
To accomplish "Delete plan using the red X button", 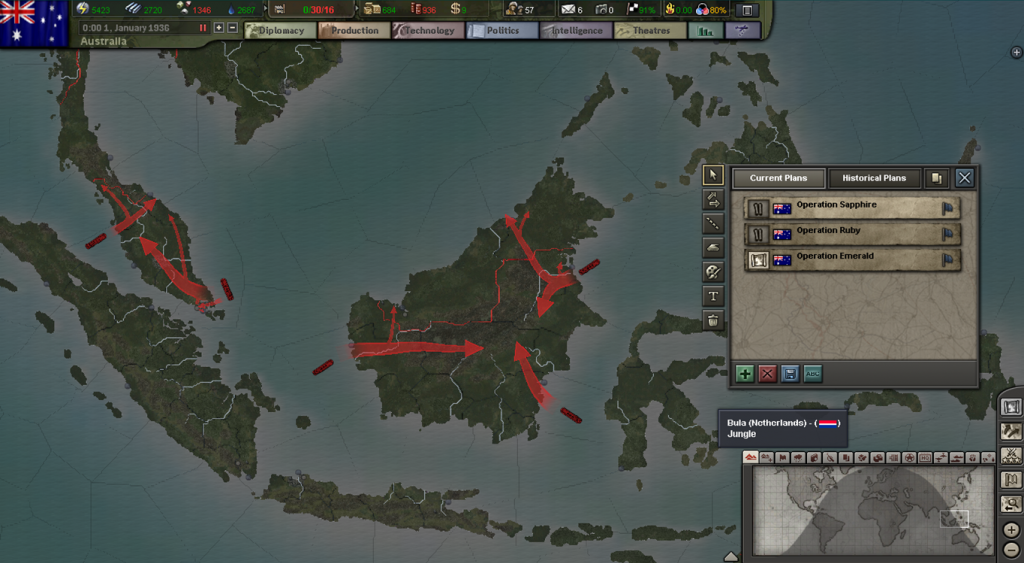I will coord(768,373).
